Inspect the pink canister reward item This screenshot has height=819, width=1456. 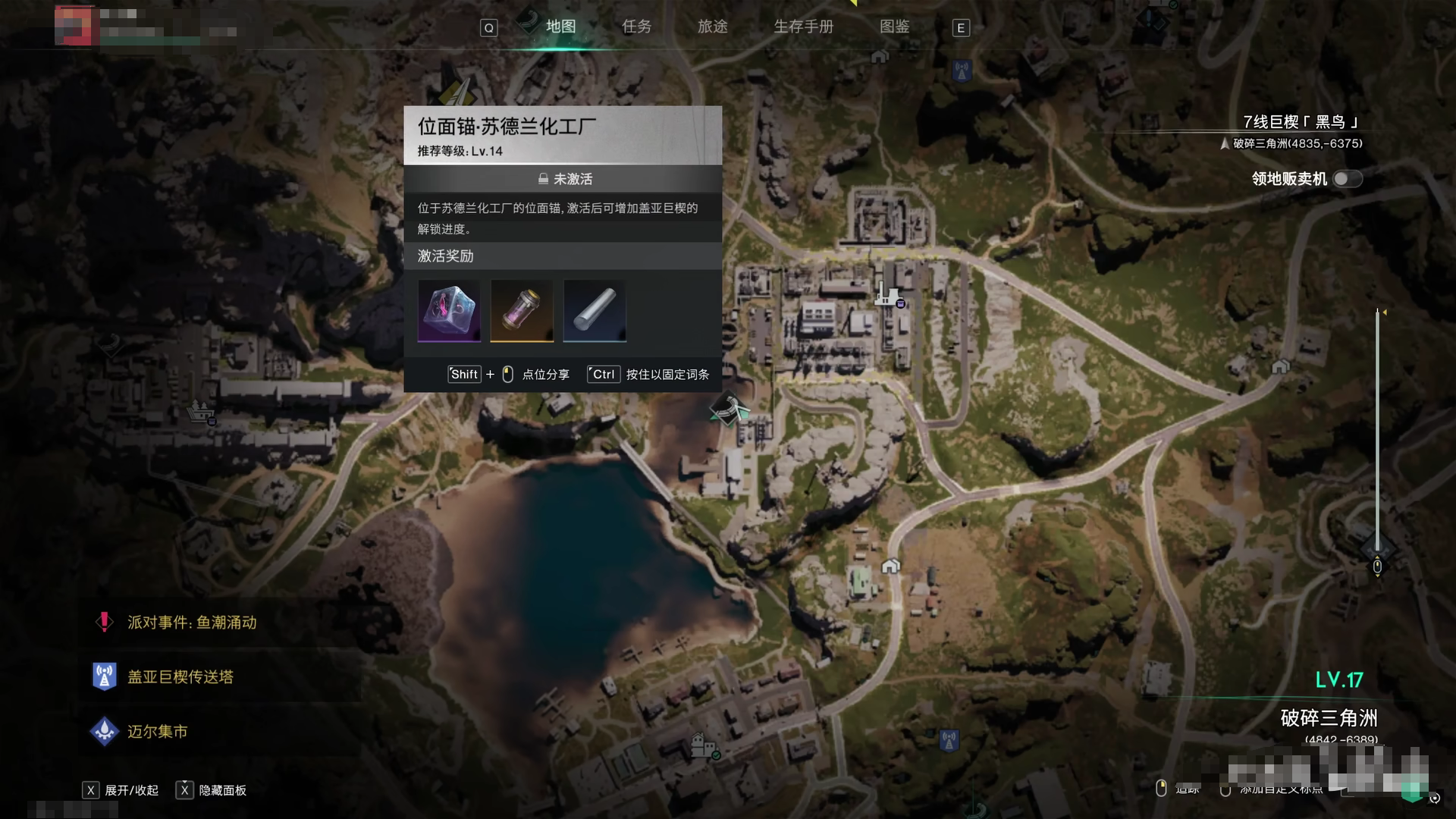(x=522, y=310)
